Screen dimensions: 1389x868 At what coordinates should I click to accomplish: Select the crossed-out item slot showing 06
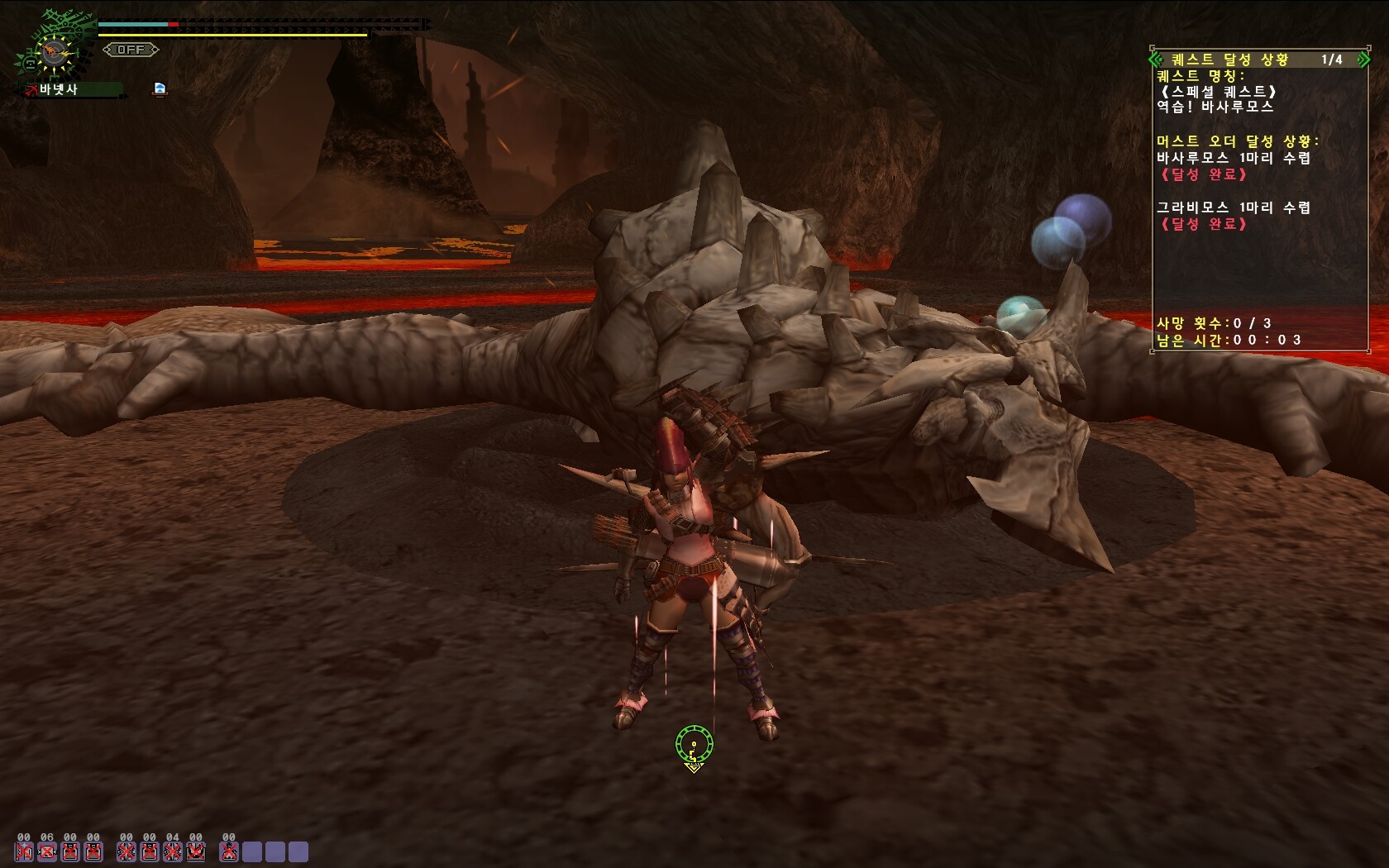click(47, 851)
